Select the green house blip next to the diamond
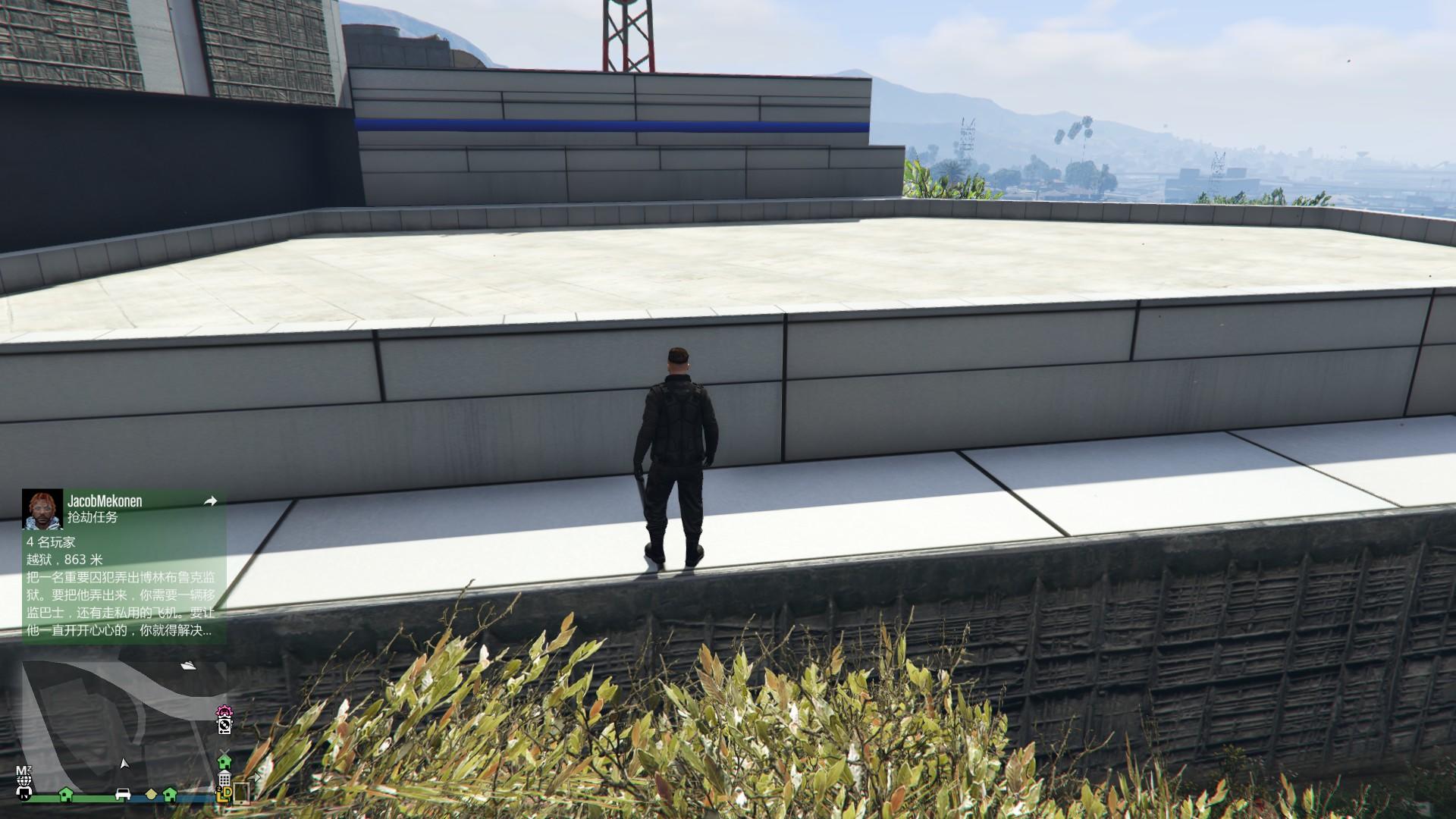This screenshot has width=1456, height=819. [171, 795]
